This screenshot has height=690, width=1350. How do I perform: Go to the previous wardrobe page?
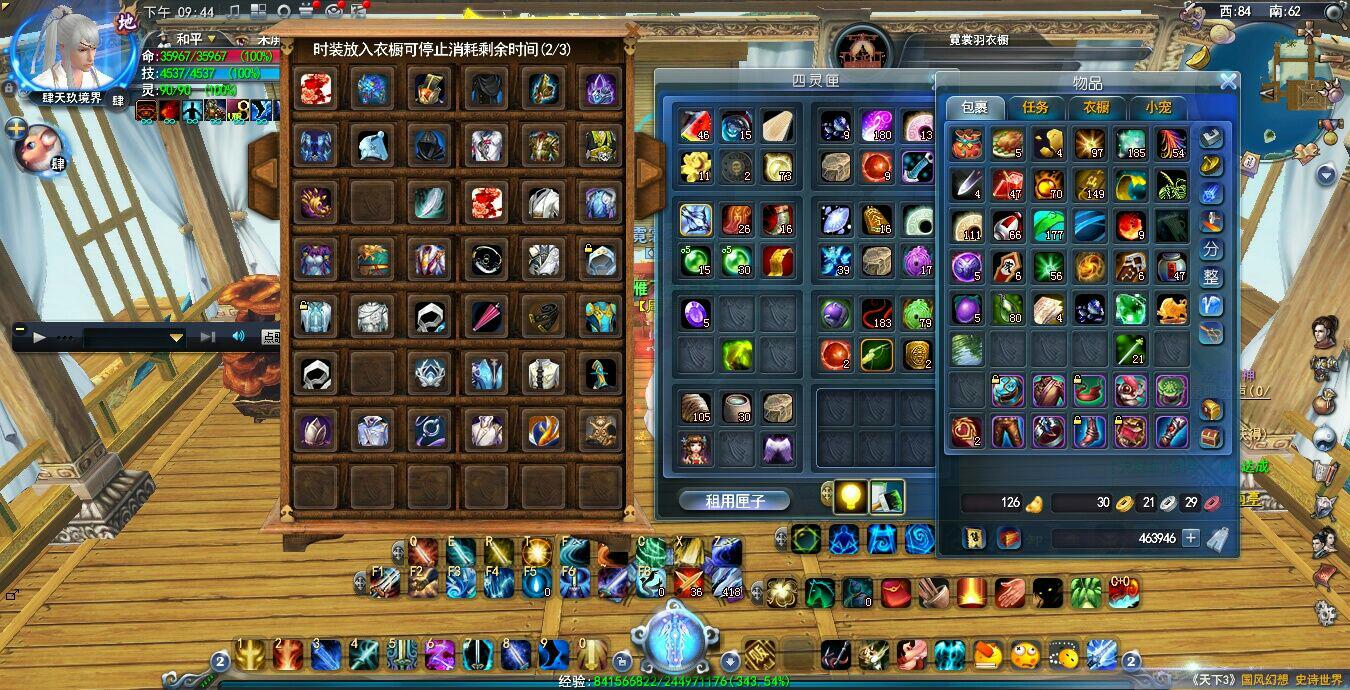263,172
